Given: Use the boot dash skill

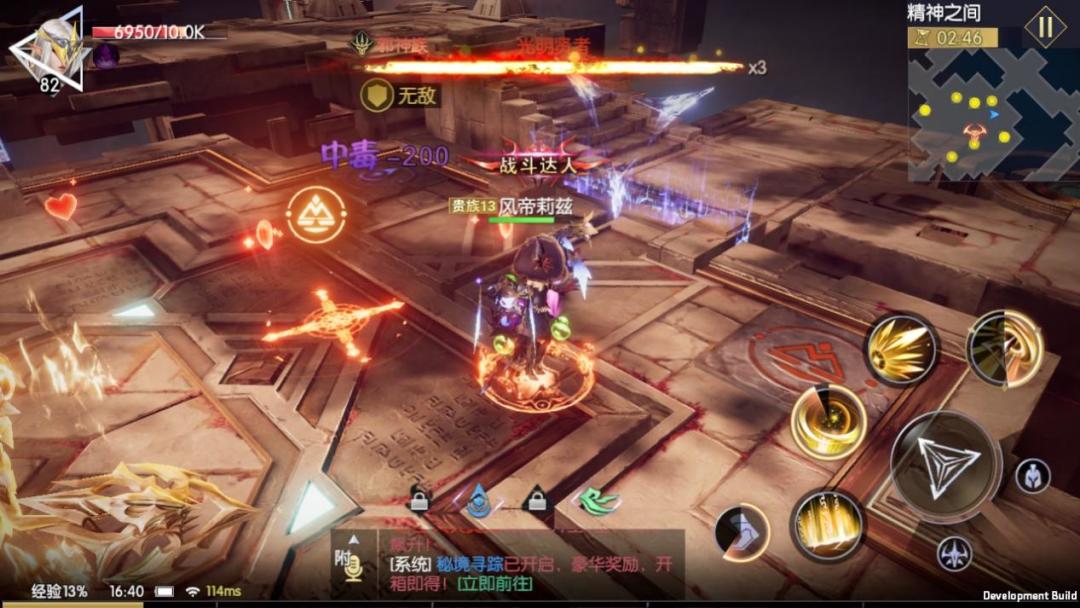Looking at the screenshot, I should click(742, 531).
